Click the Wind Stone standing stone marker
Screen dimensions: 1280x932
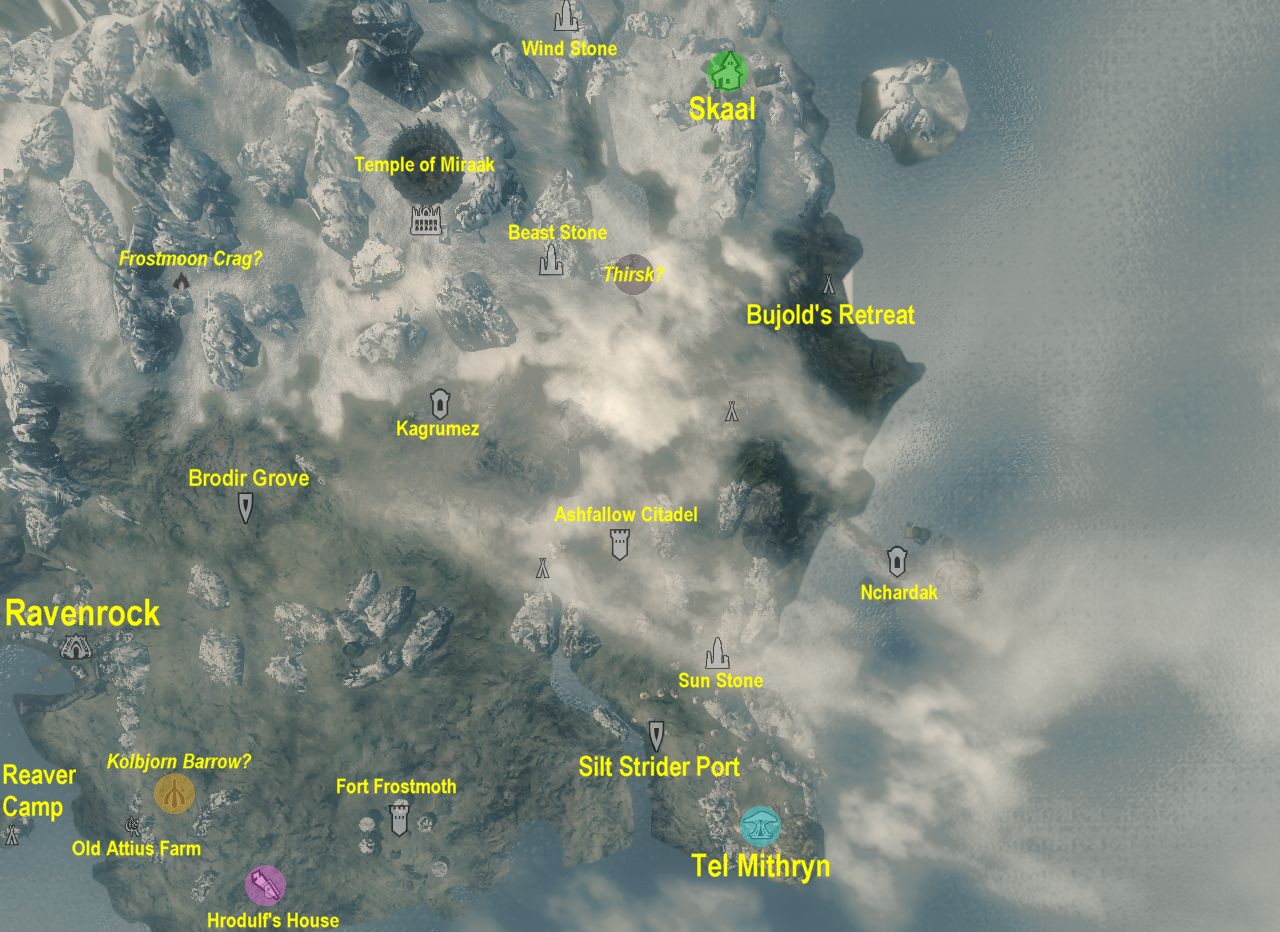pos(564,18)
